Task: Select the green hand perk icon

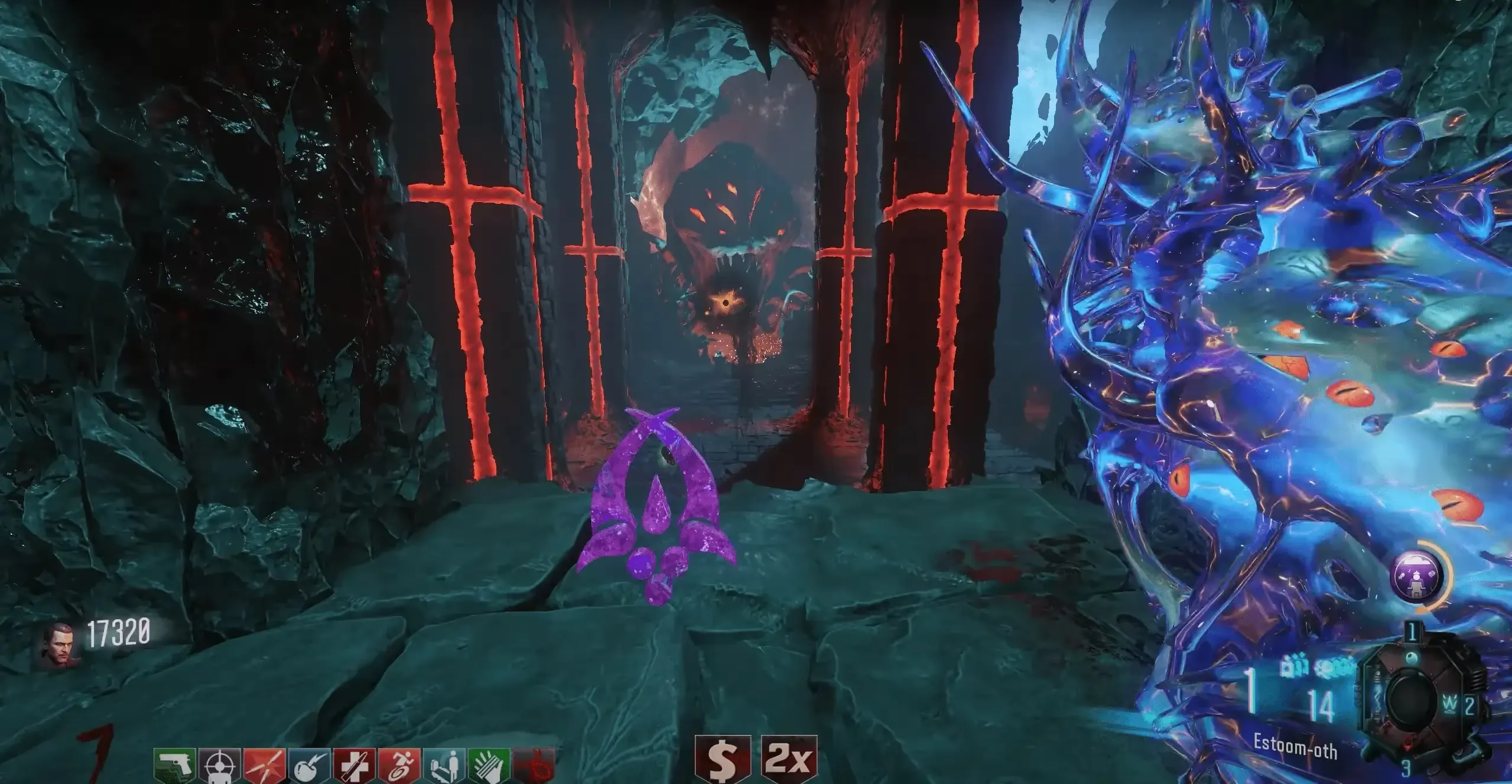Action: tap(489, 766)
